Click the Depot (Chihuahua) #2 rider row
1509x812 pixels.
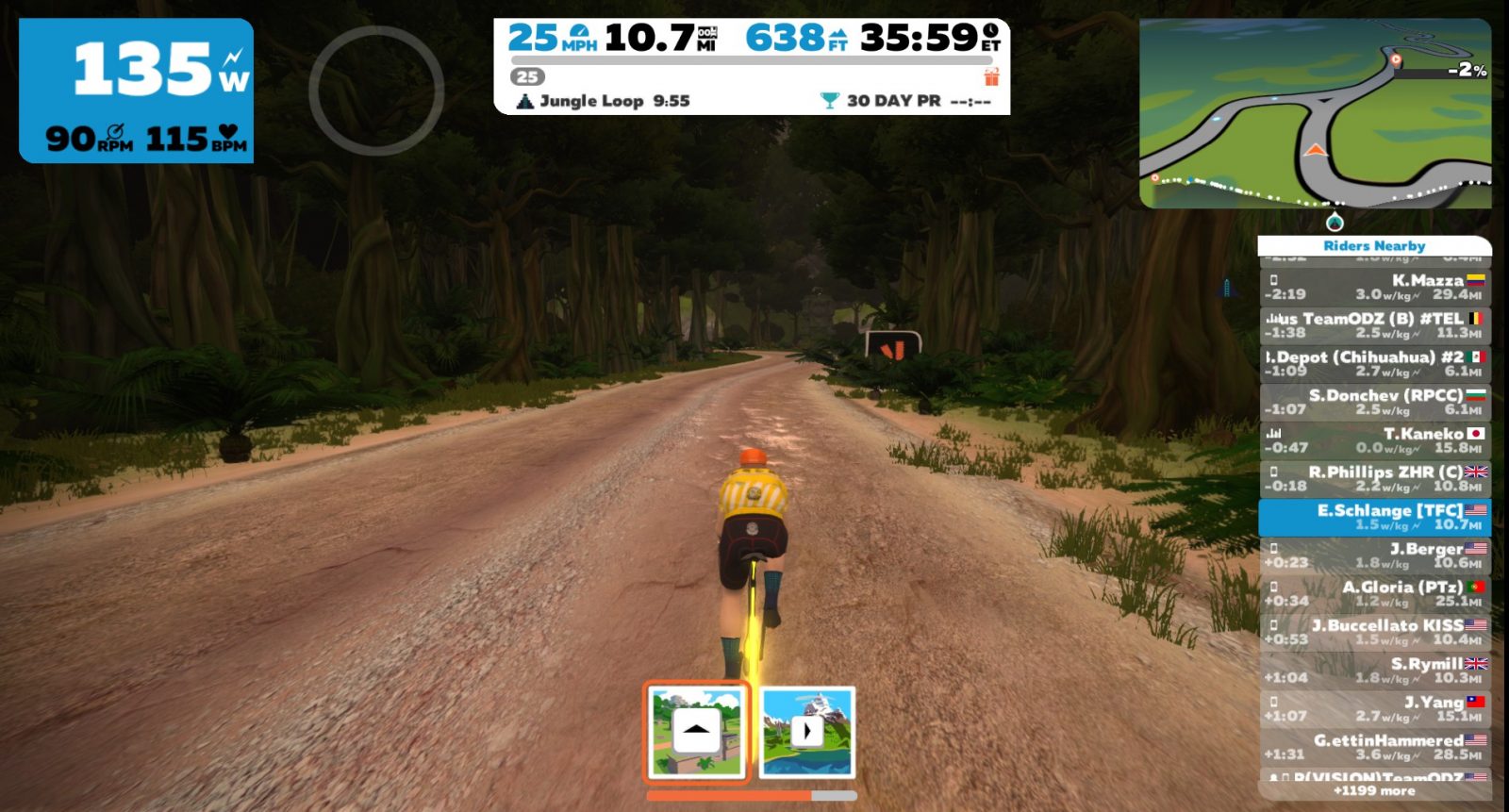click(1374, 363)
